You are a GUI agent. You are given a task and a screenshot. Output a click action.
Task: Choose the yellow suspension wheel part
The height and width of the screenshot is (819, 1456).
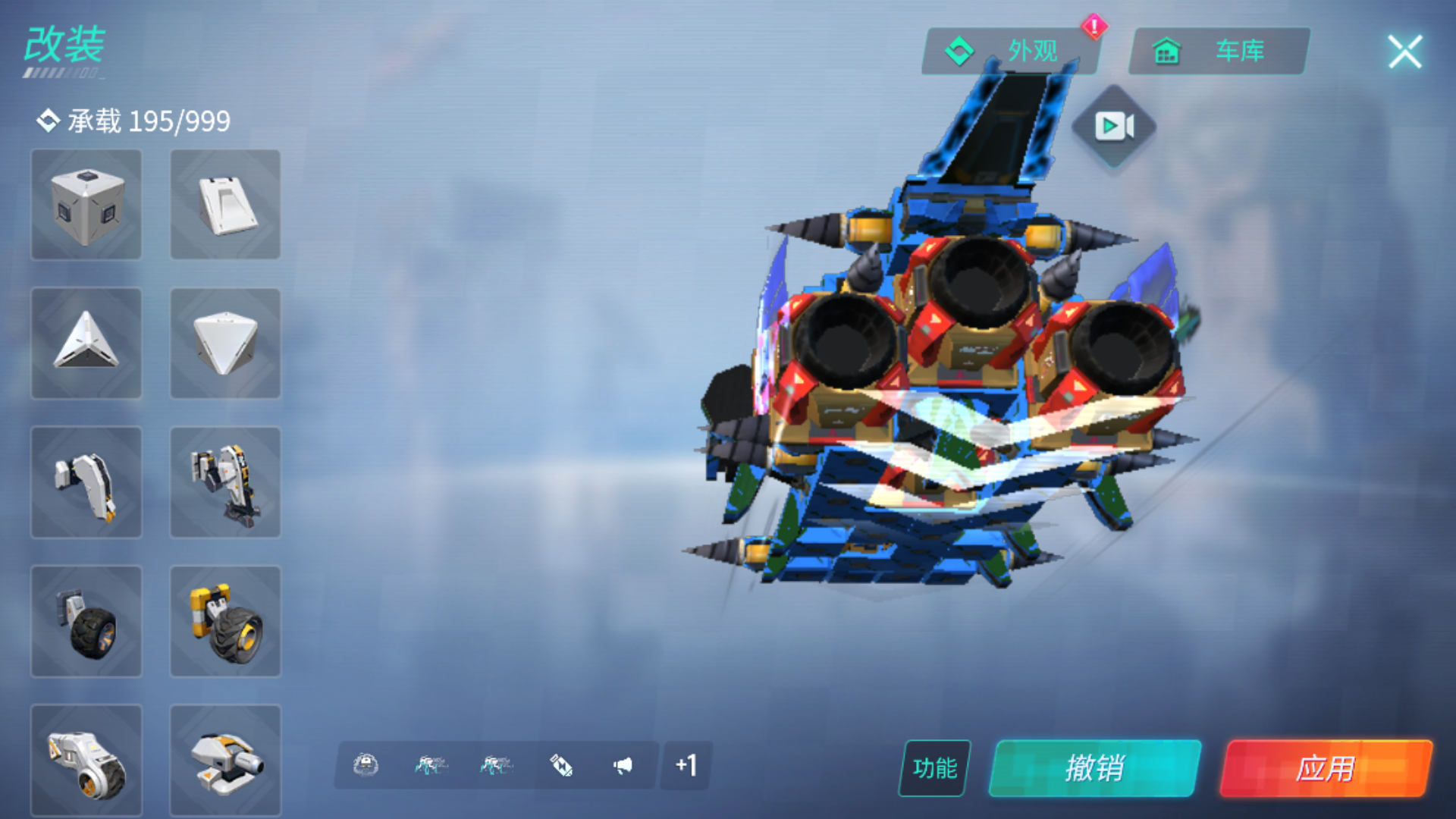tap(225, 622)
